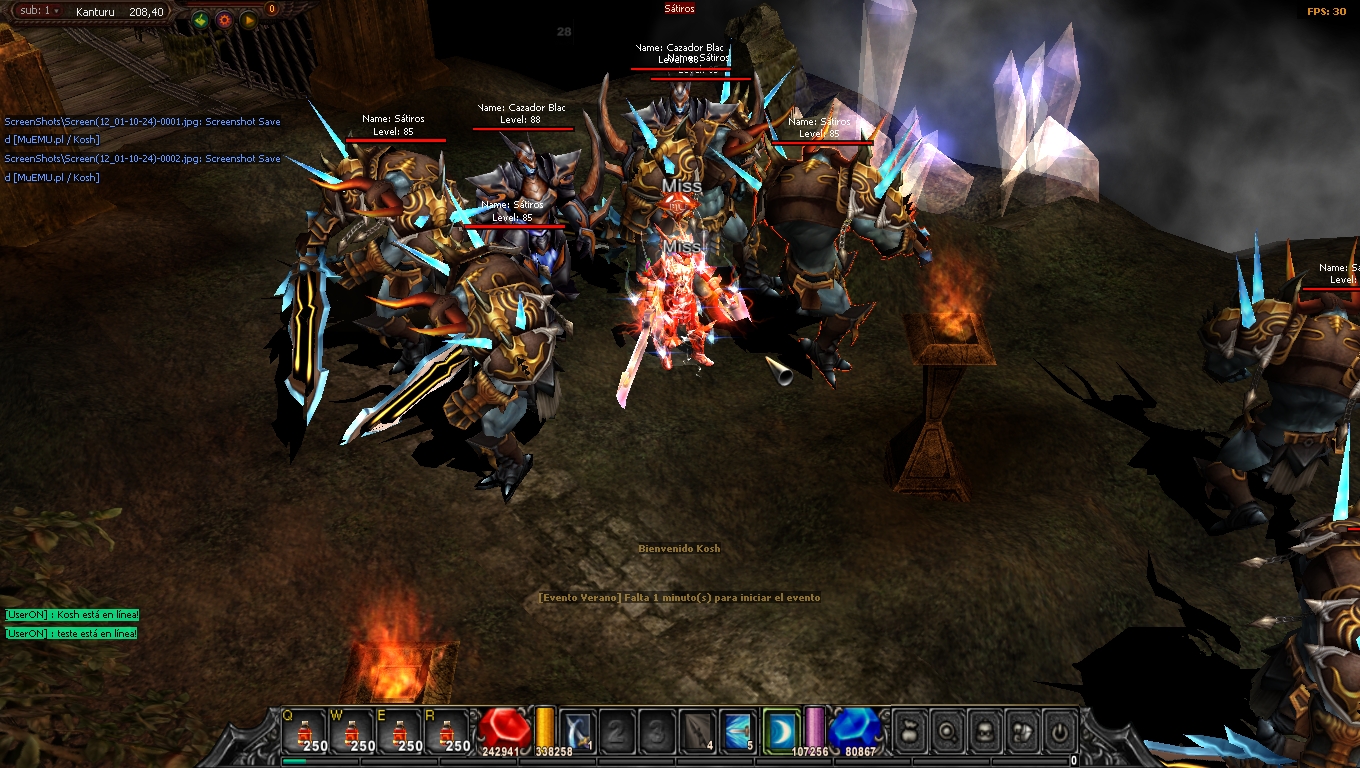Click the orange 0 counter at top-left

coord(272,8)
